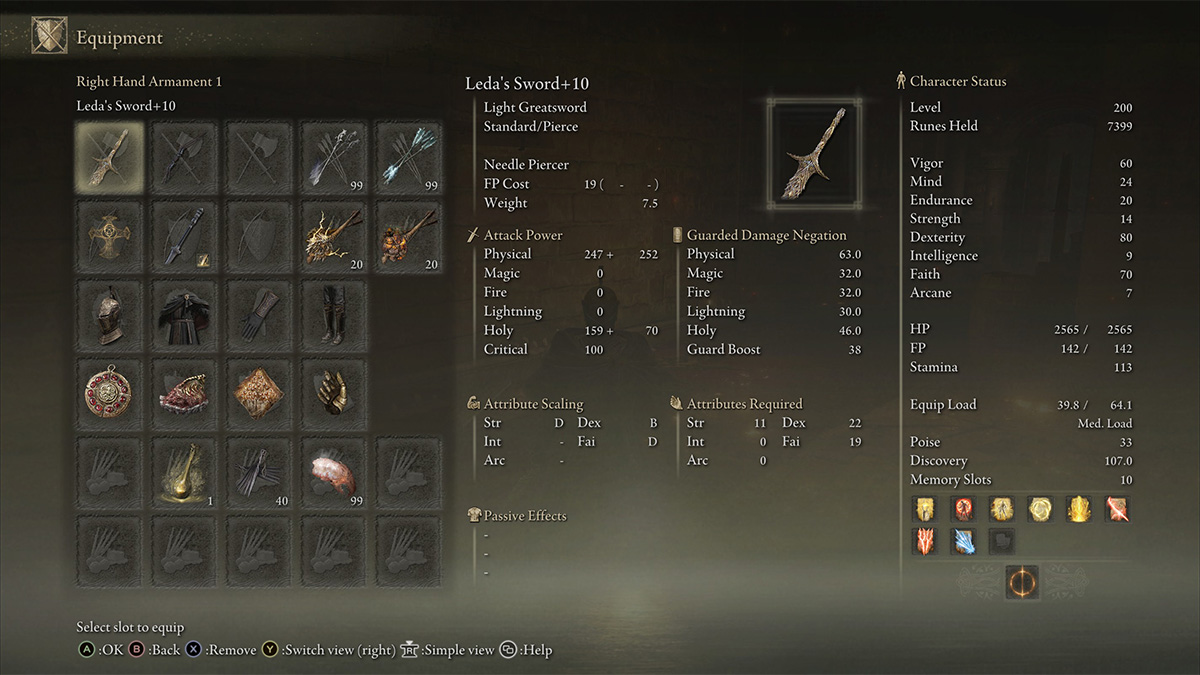Open the golden flask quick item slot
1200x675 pixels.
point(184,471)
